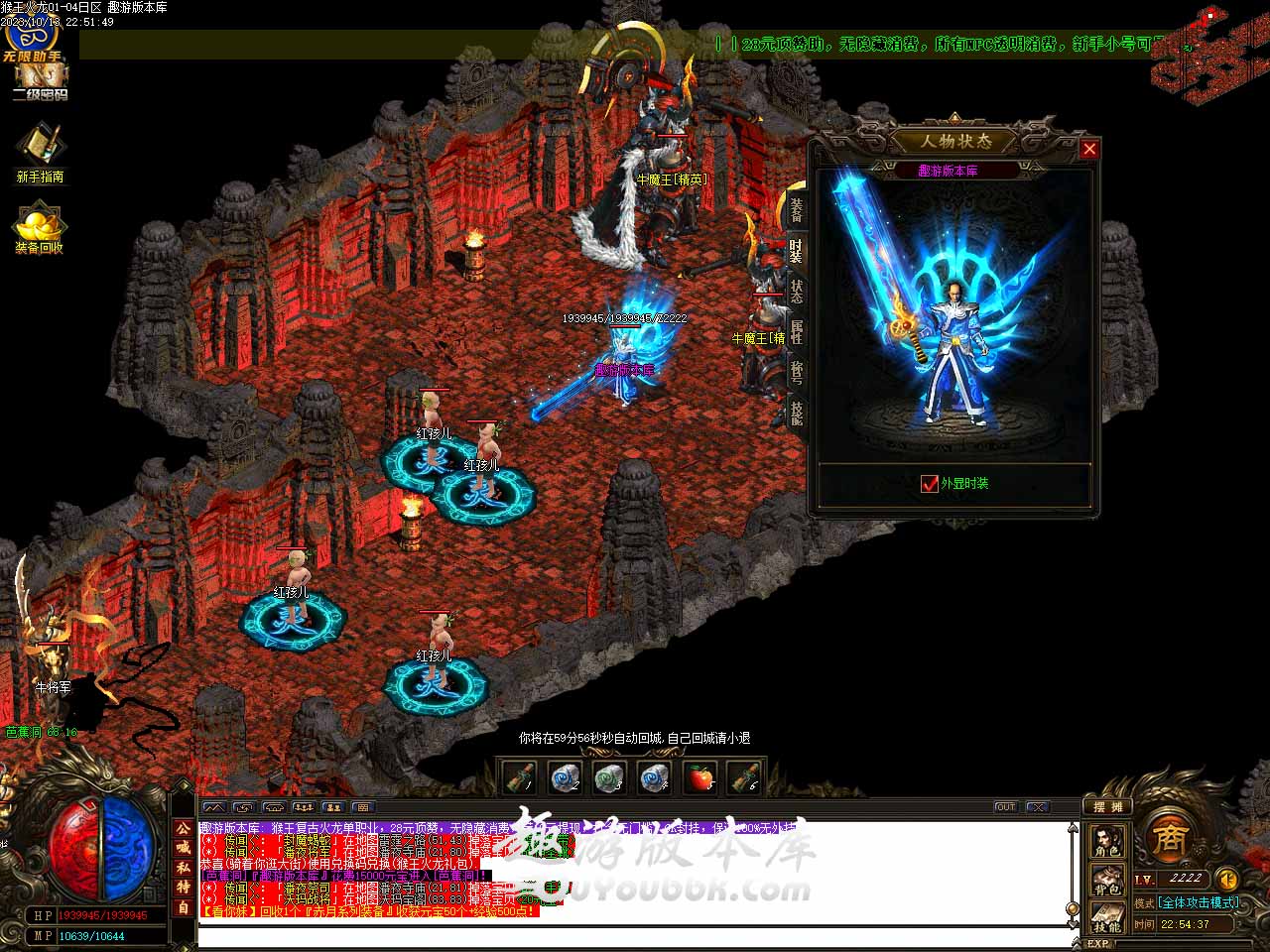The height and width of the screenshot is (952, 1270).
Task: Select the 私 private chat channel
Action: pos(184,869)
